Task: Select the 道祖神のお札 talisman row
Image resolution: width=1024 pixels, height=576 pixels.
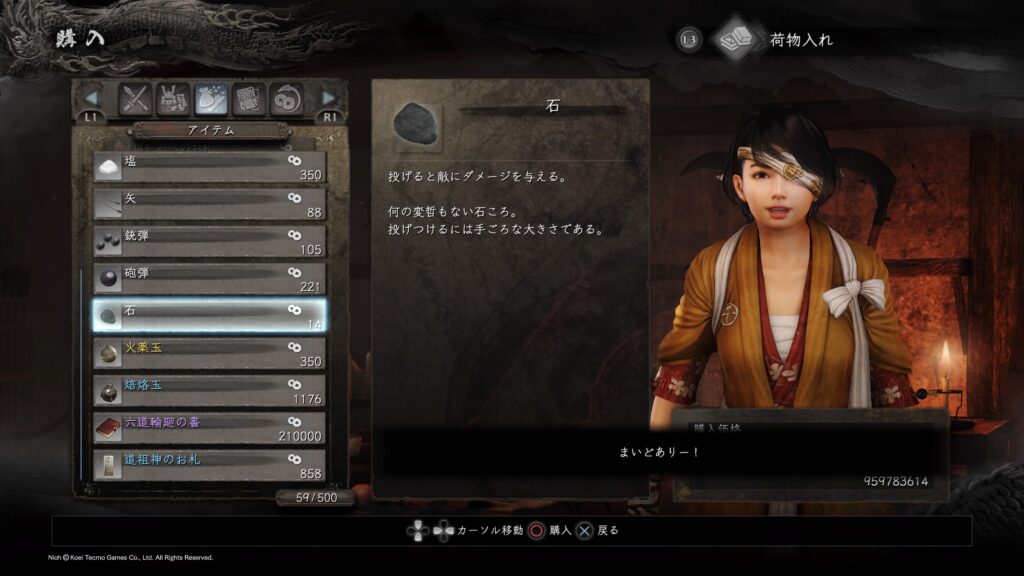Action: point(208,465)
